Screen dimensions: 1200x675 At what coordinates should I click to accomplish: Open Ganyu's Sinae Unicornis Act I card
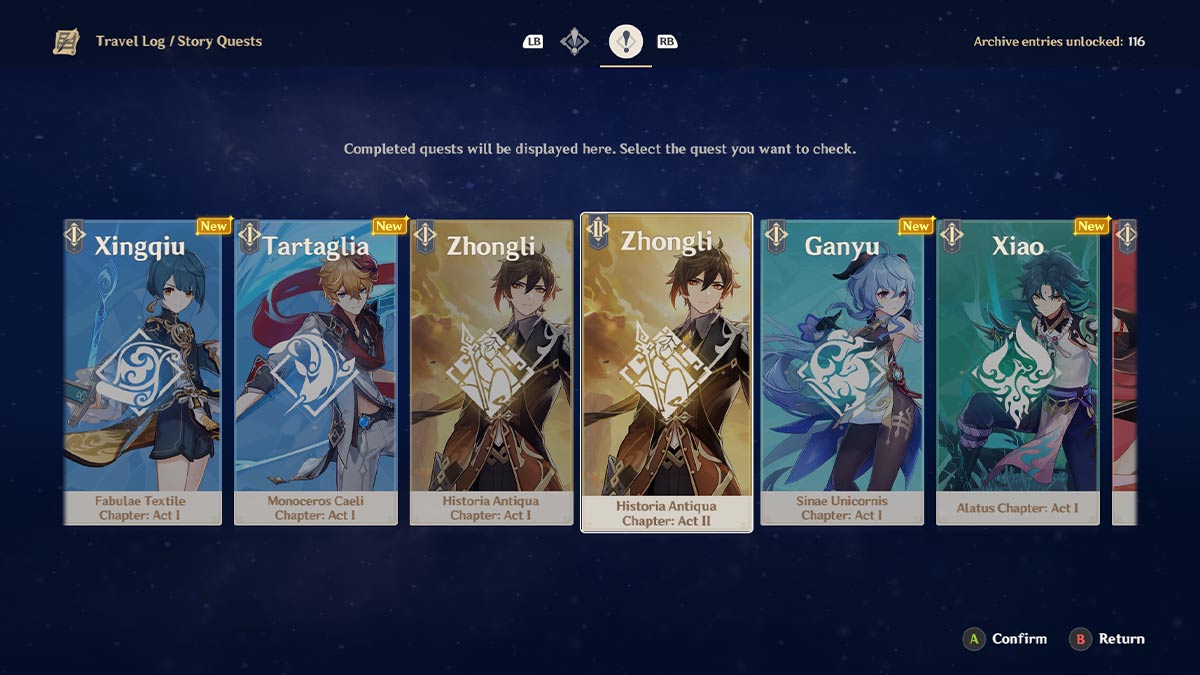[842, 372]
